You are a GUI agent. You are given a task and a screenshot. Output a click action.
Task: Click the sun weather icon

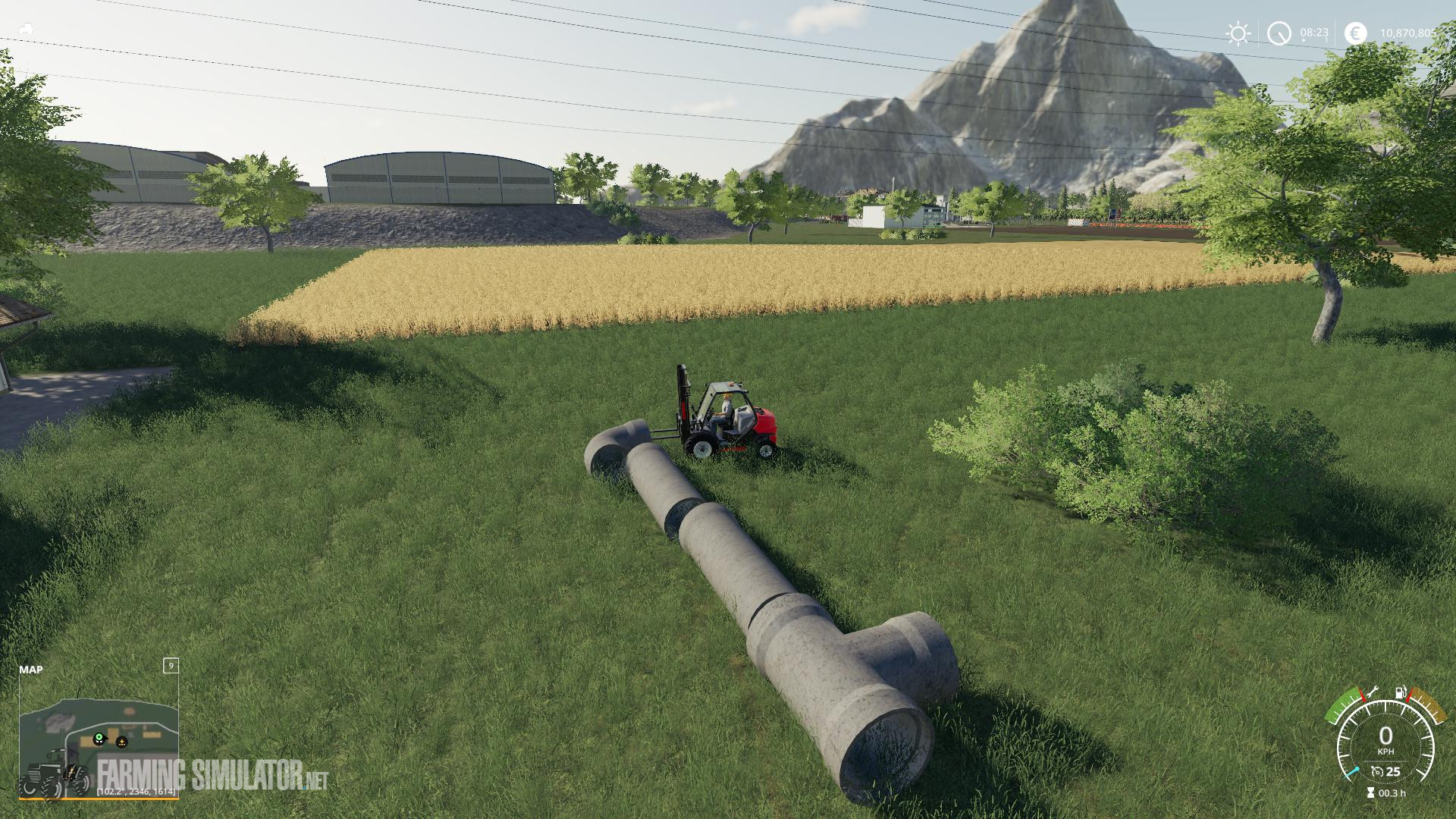1238,33
